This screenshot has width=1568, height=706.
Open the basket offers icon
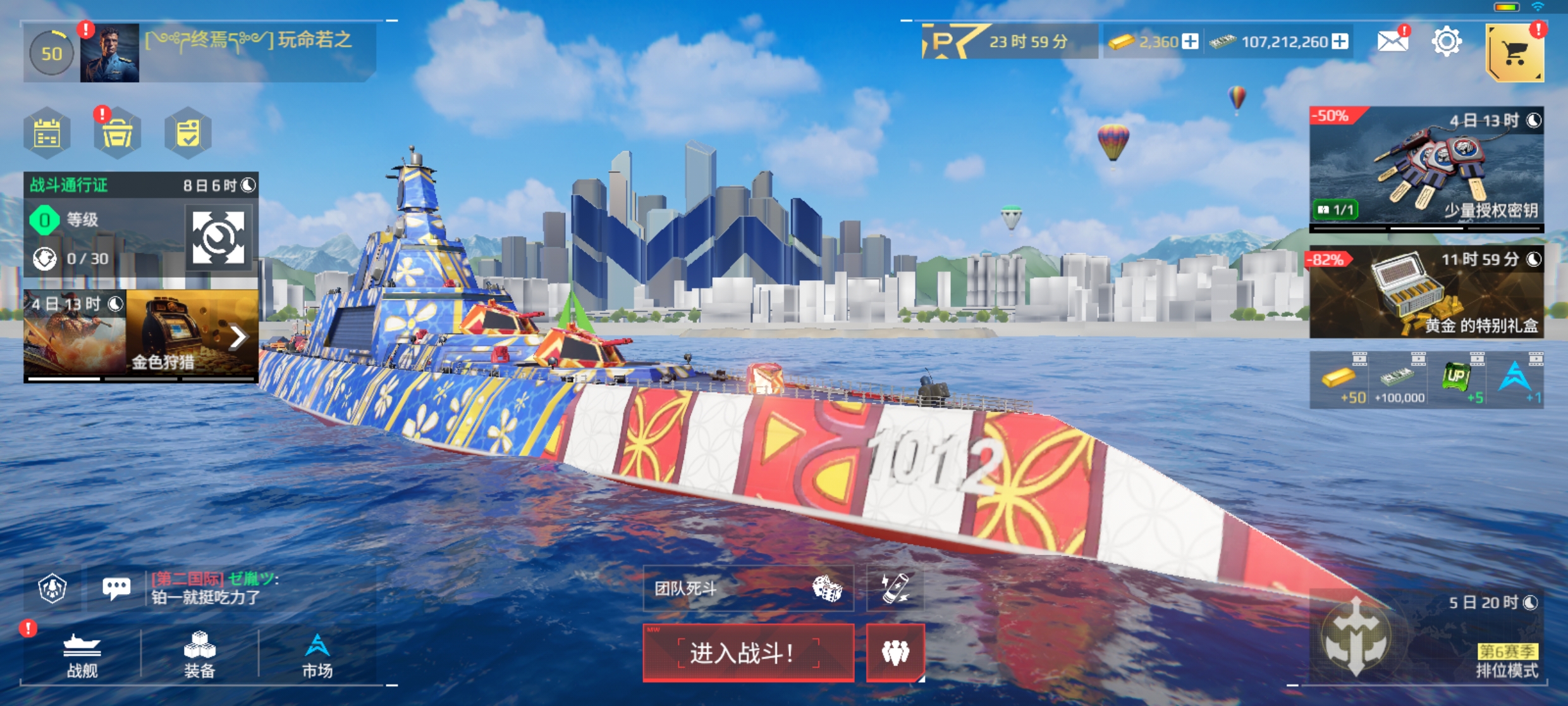pos(118,133)
